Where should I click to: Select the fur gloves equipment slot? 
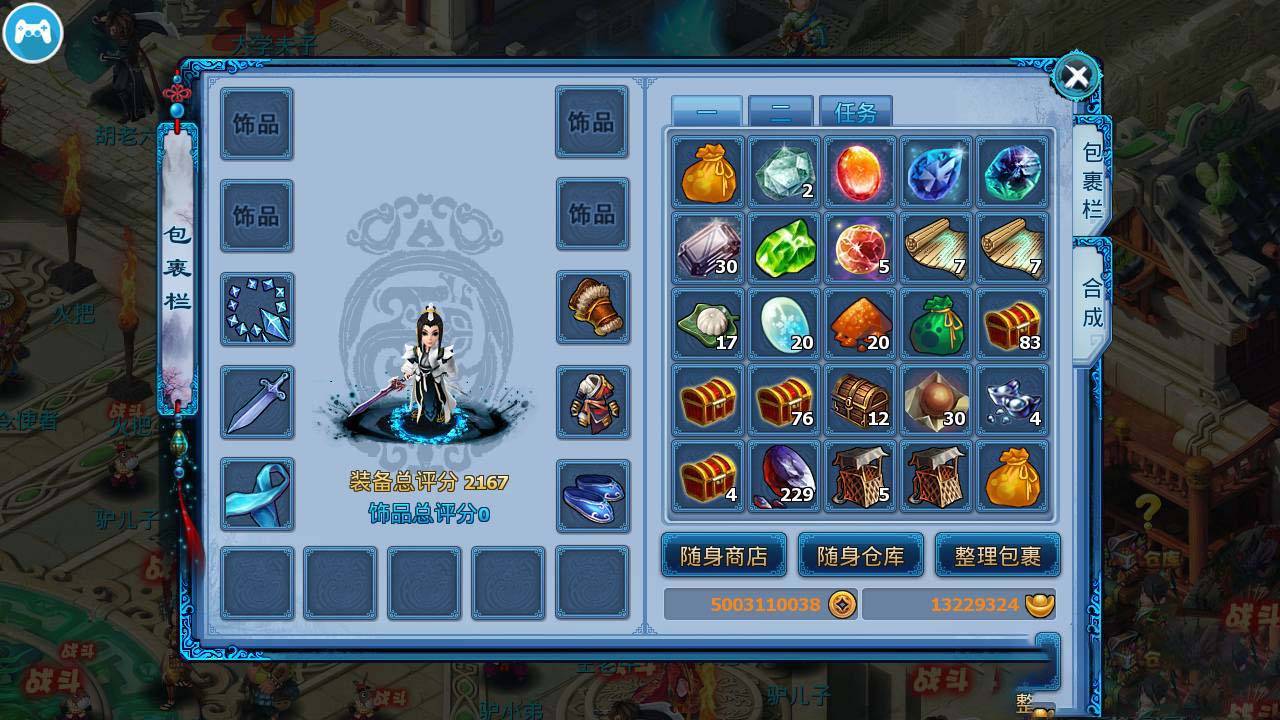(592, 309)
